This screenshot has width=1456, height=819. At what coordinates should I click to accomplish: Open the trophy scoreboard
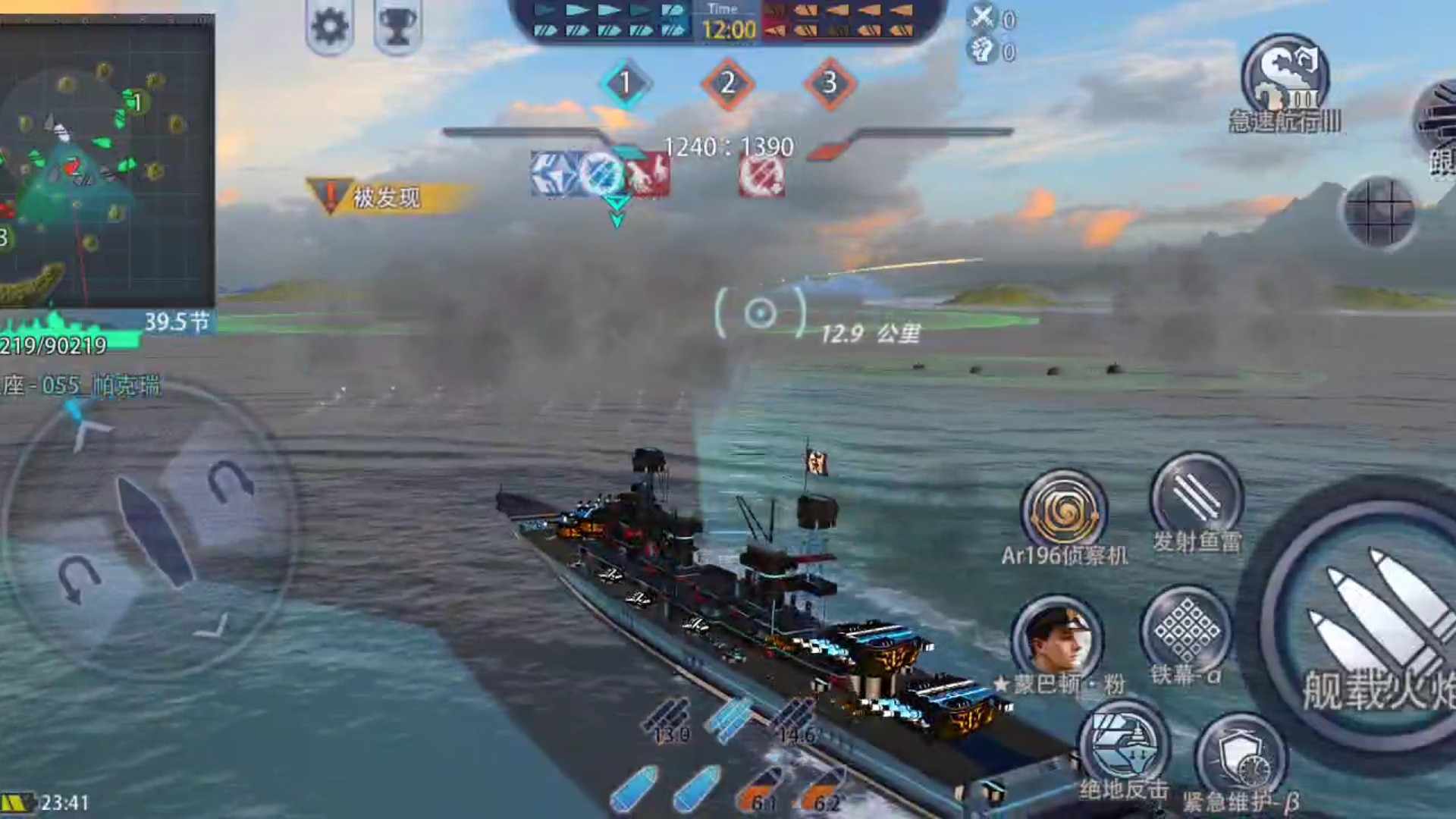click(x=397, y=27)
